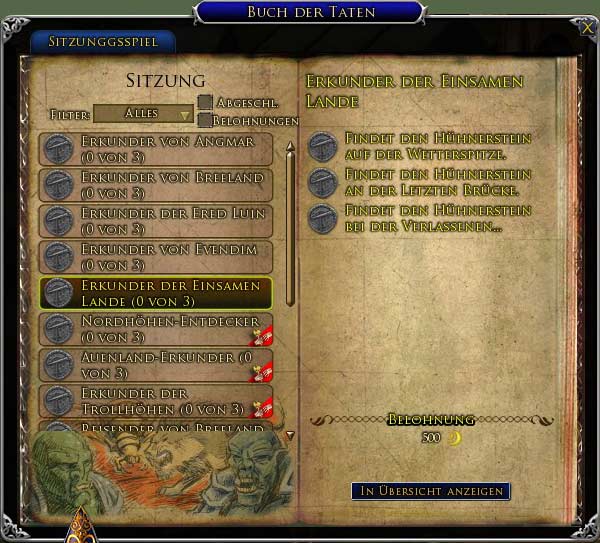Click In Übersicht anzeigen button
This screenshot has height=543, width=600.
(430, 491)
